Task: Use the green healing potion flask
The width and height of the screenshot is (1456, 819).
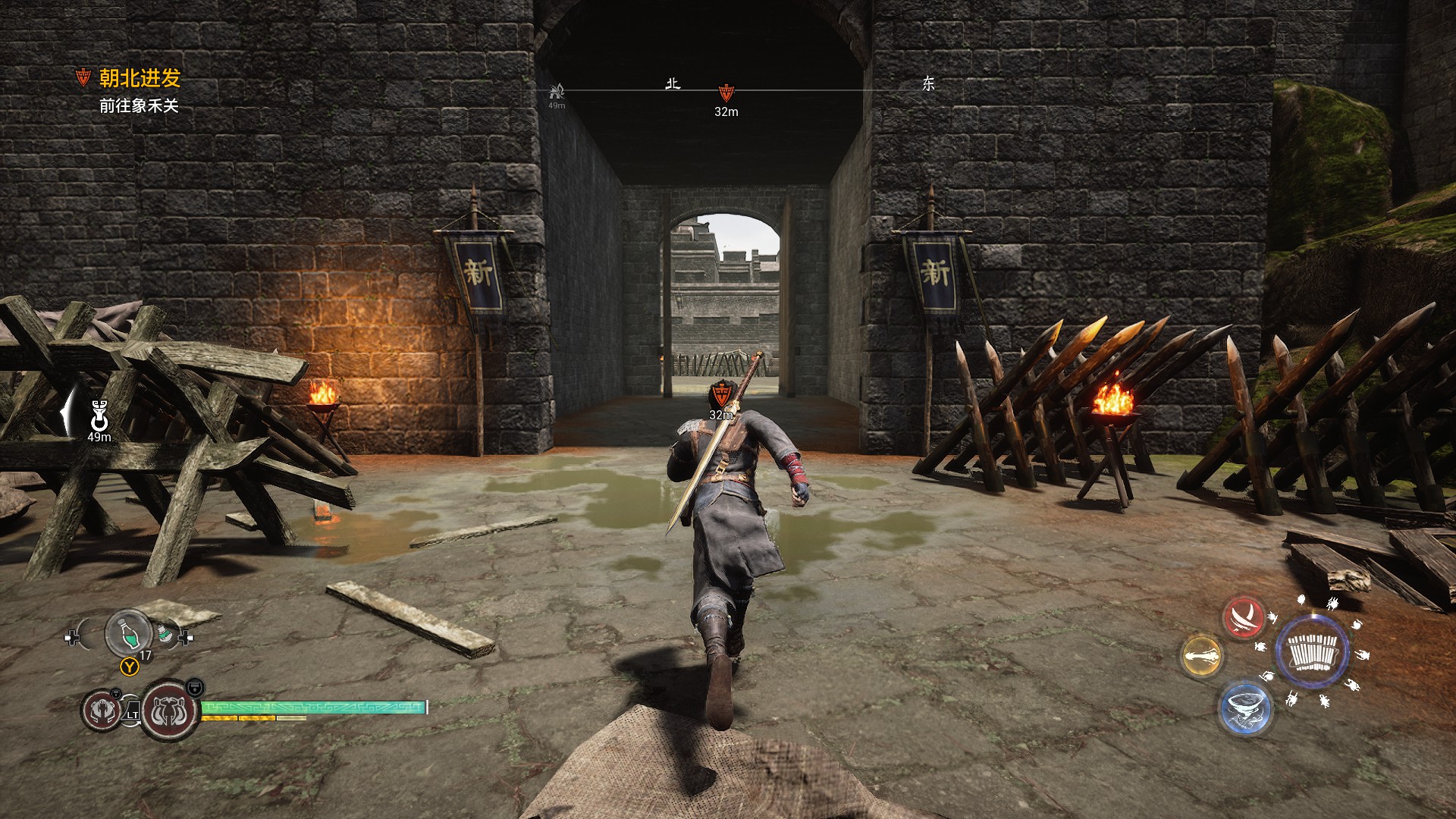Action: 128,632
